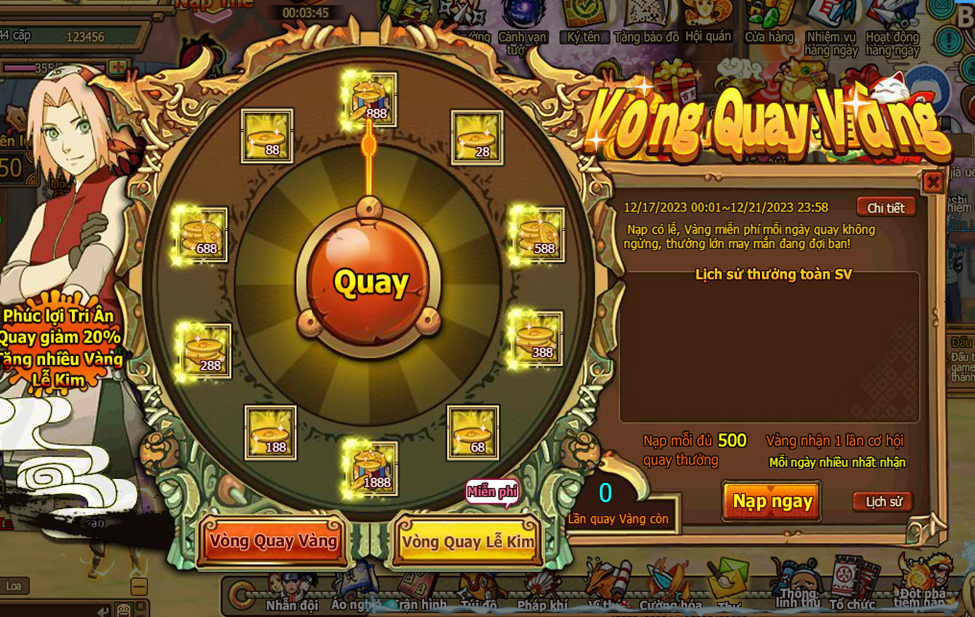Open the Hội quán guild hall

coord(707,20)
